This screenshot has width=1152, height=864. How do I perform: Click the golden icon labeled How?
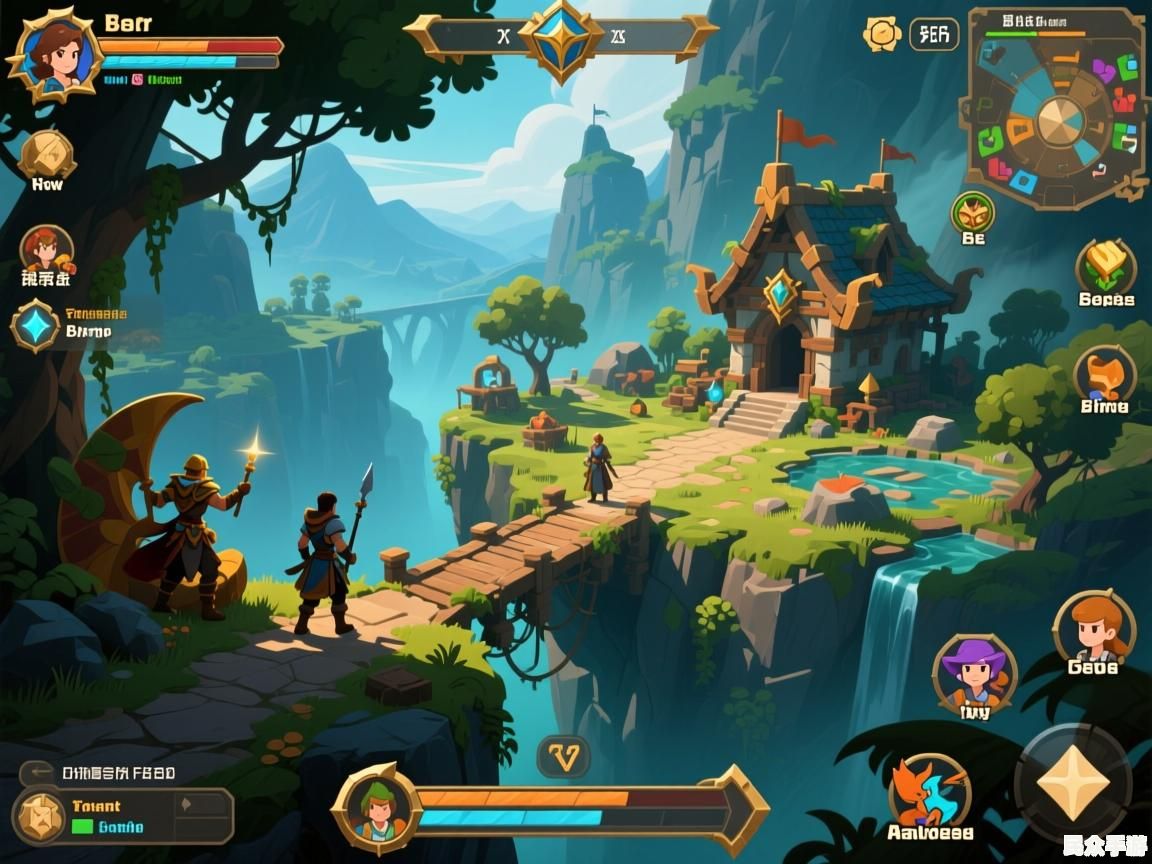pyautogui.click(x=46, y=155)
